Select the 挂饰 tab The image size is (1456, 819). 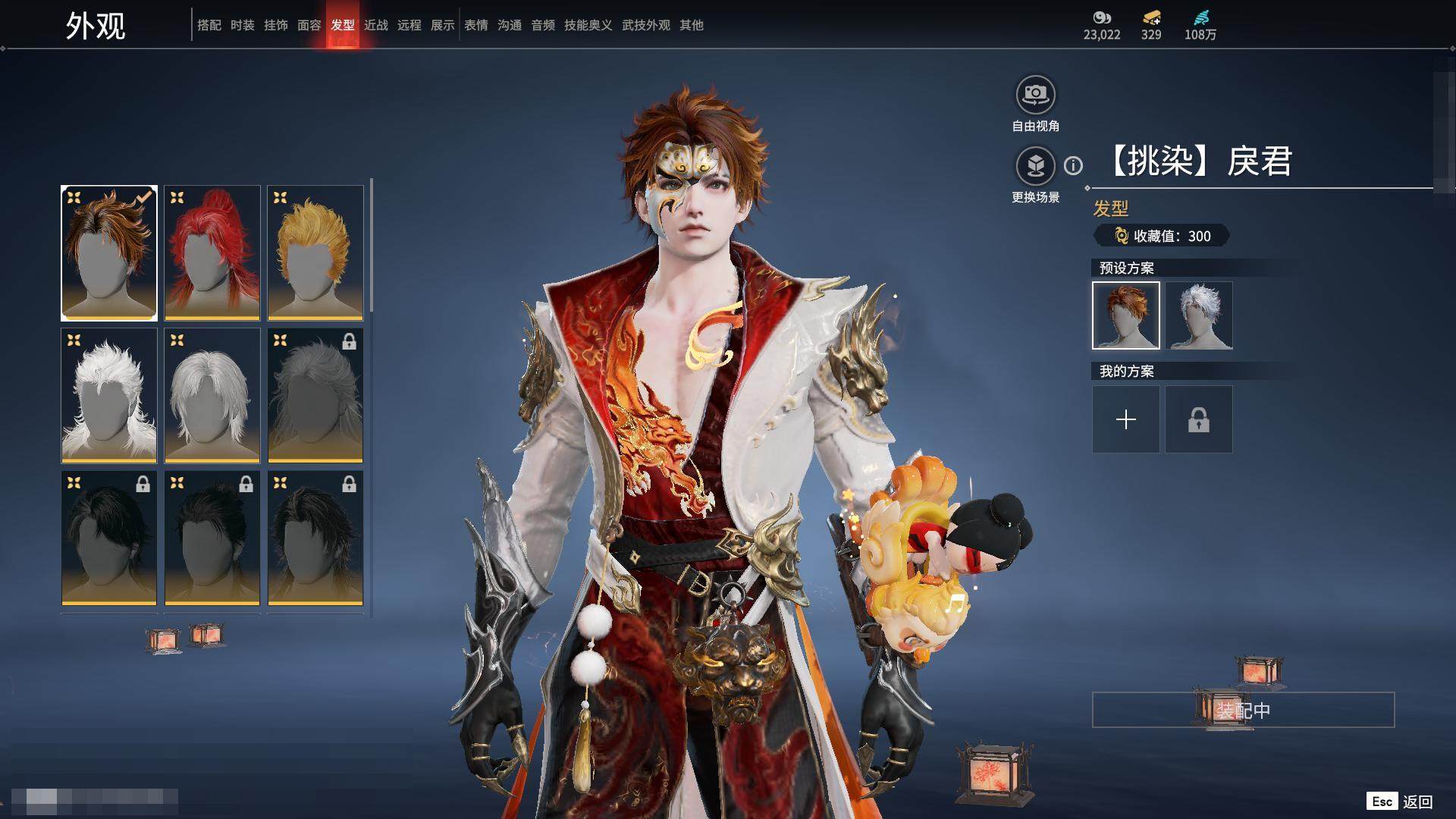click(276, 25)
